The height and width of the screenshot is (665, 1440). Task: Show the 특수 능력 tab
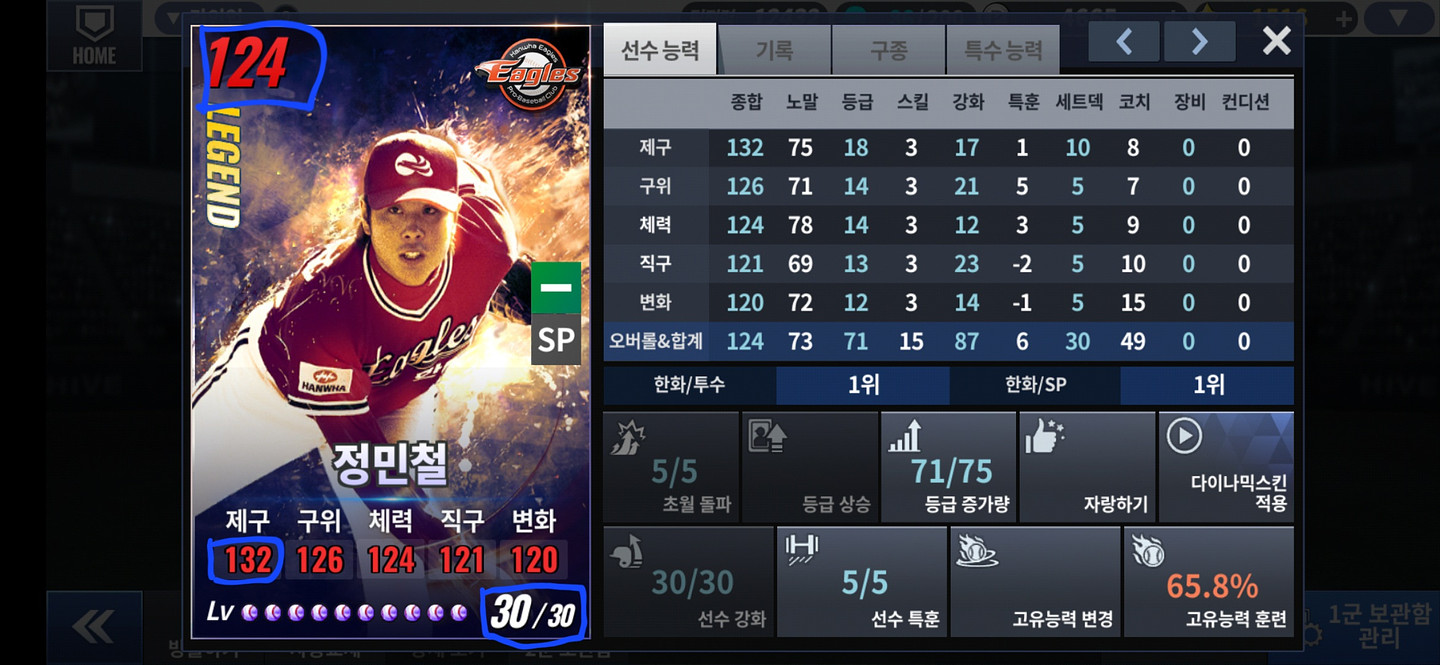(1003, 49)
